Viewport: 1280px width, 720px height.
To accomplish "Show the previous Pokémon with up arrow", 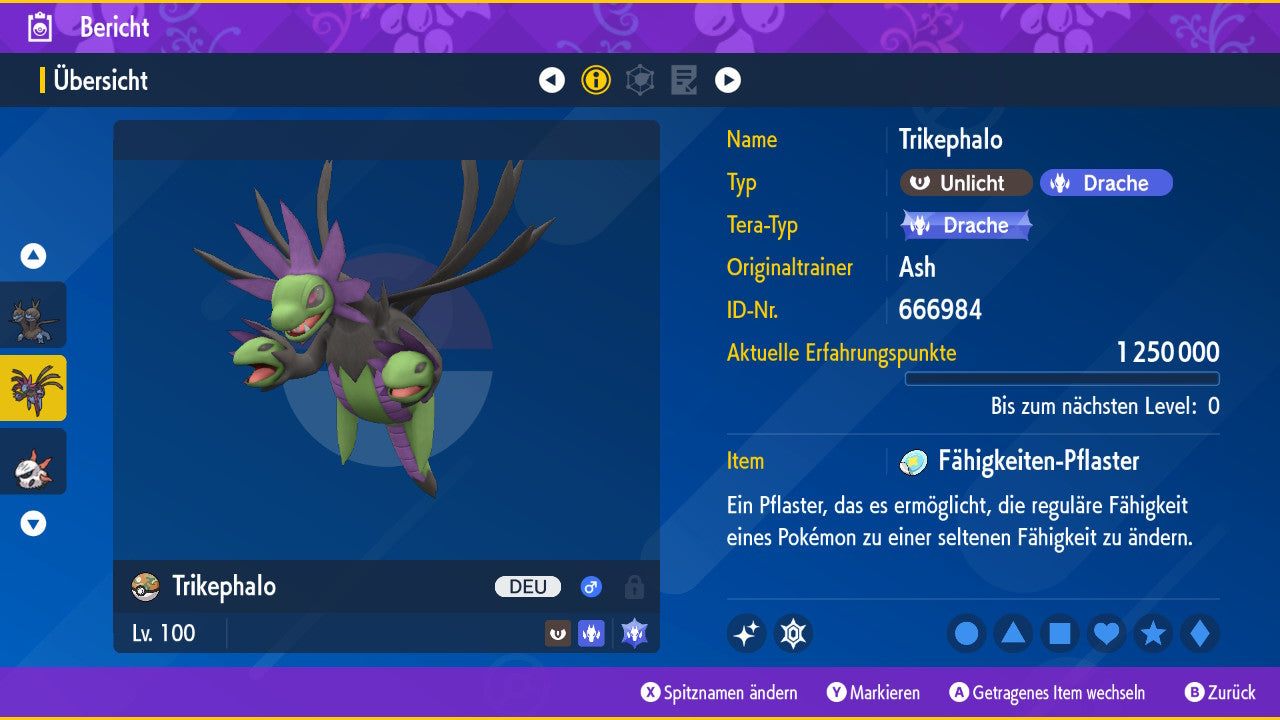I will (x=33, y=256).
